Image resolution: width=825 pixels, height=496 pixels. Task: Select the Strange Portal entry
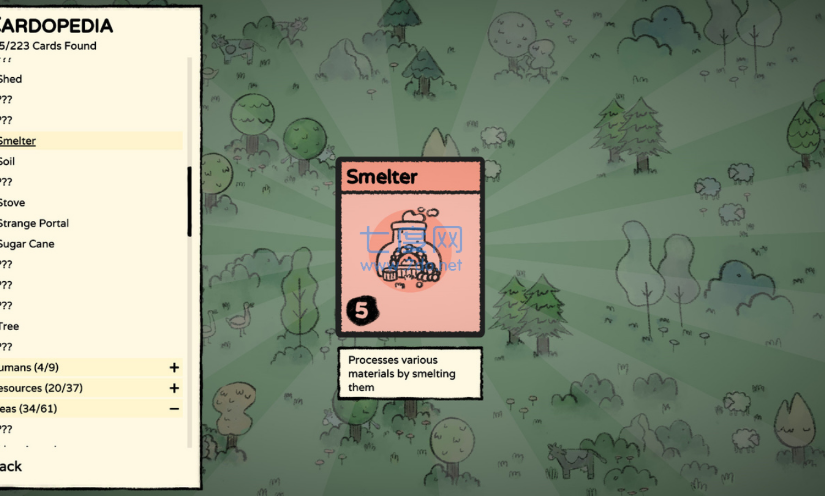pos(34,223)
